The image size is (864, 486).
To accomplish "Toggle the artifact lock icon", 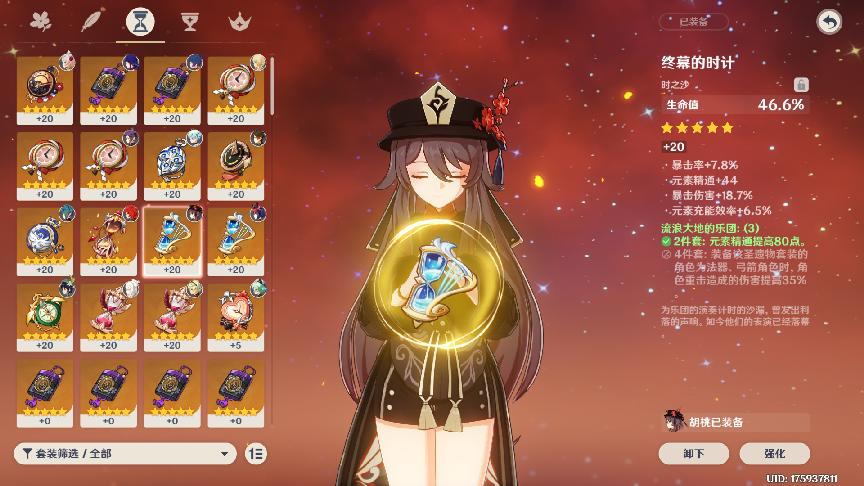I will click(x=801, y=85).
